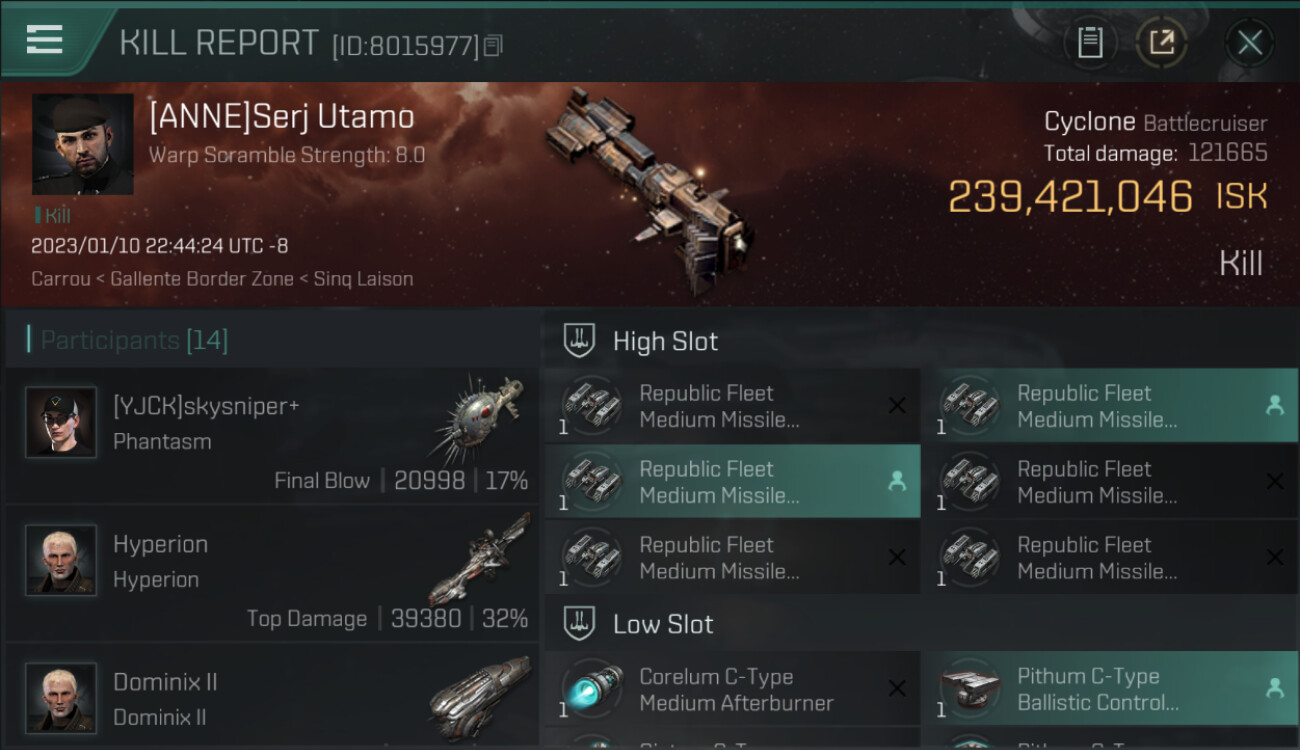Select participant skysniper+ with Phantasm
Viewport: 1300px width, 750px height.
click(271, 436)
